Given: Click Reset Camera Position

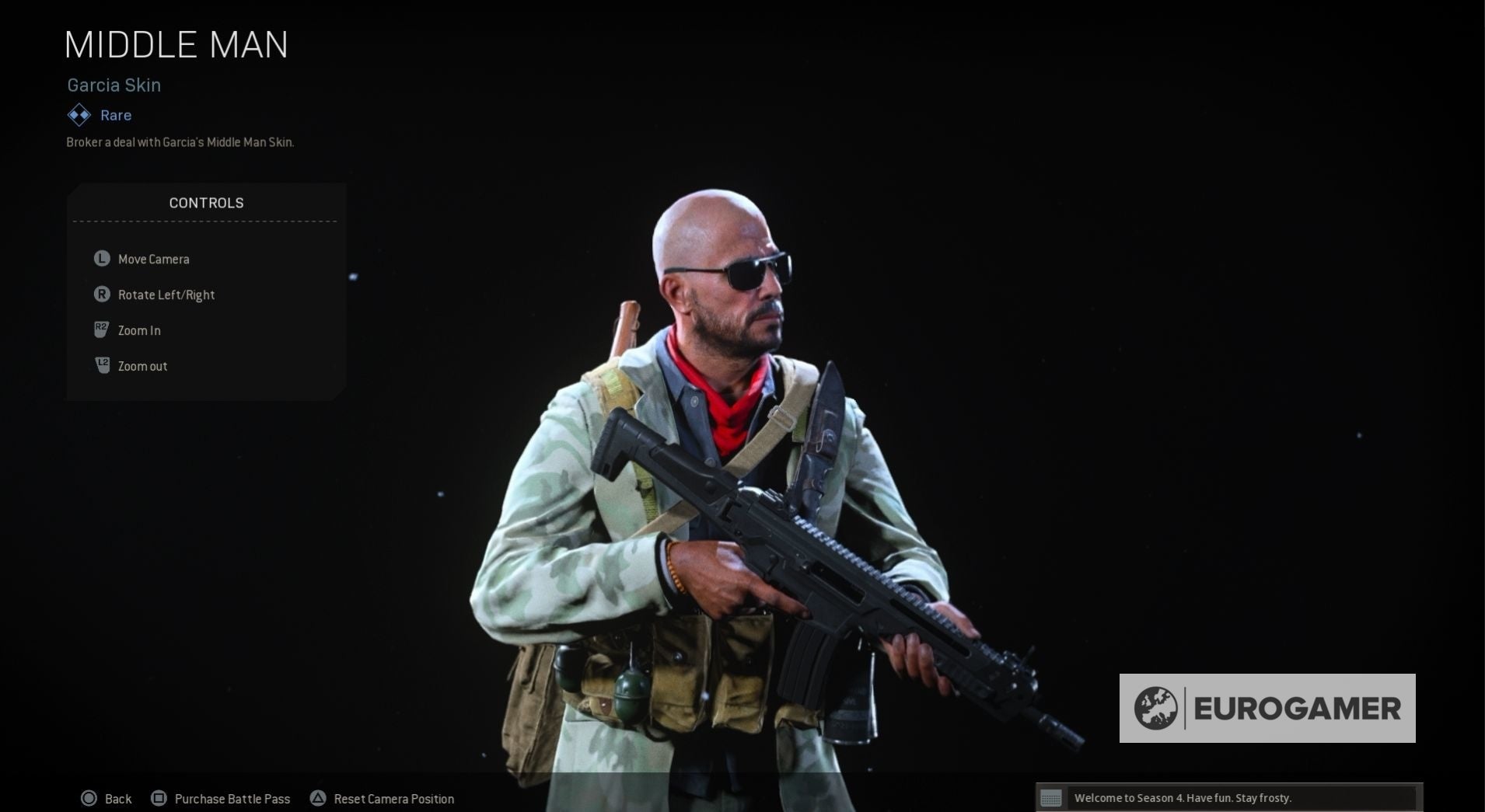Looking at the screenshot, I should (393, 799).
